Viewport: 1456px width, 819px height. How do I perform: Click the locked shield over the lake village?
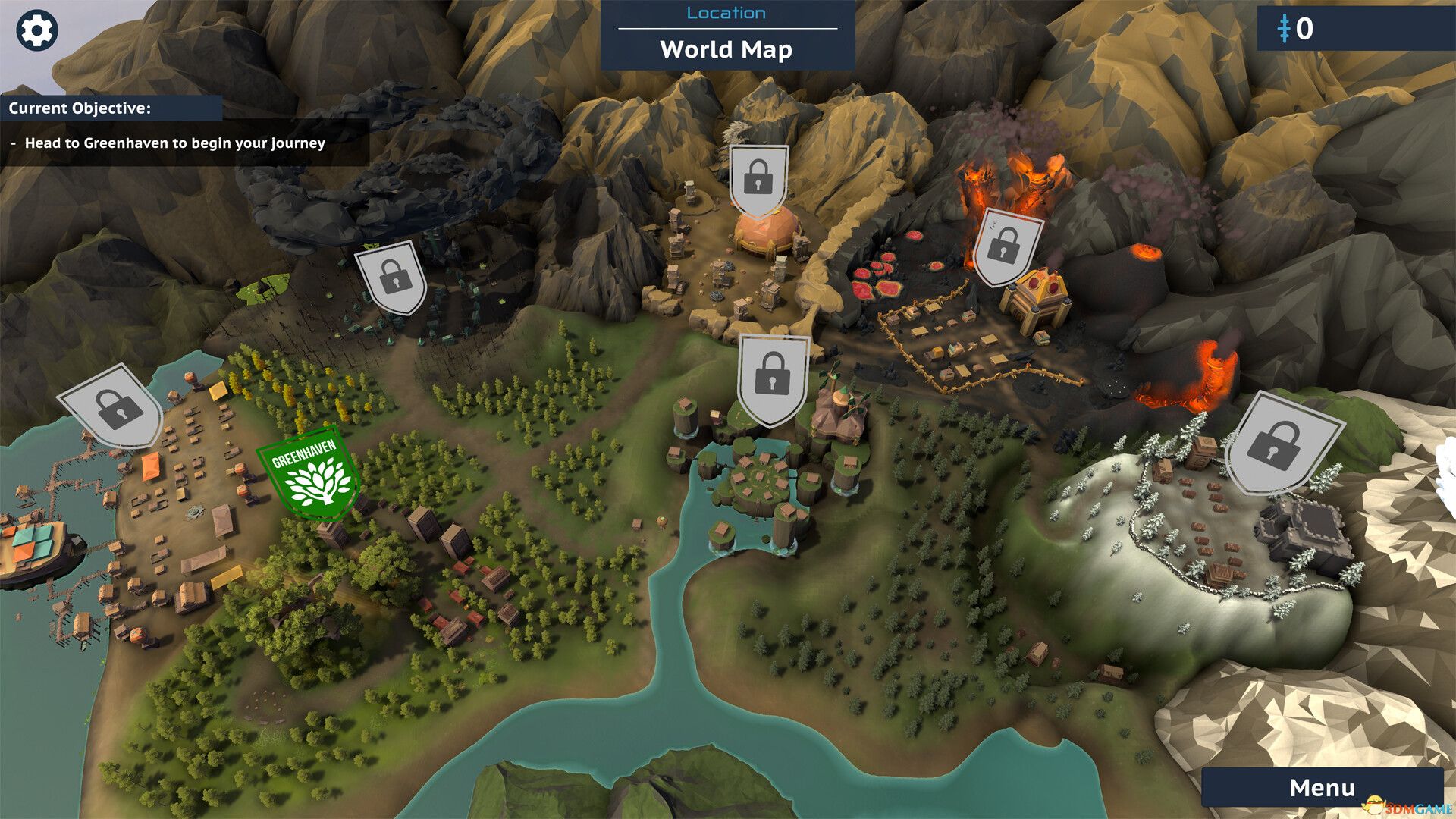pyautogui.click(x=772, y=378)
